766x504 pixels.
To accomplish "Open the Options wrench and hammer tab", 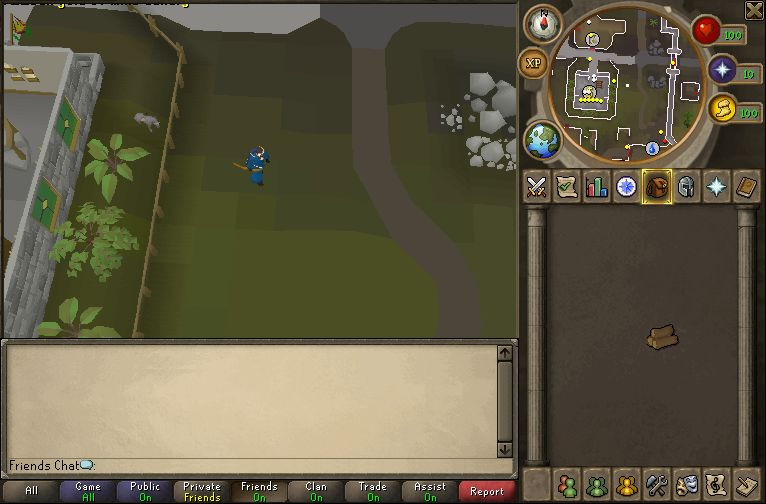I will (x=656, y=485).
